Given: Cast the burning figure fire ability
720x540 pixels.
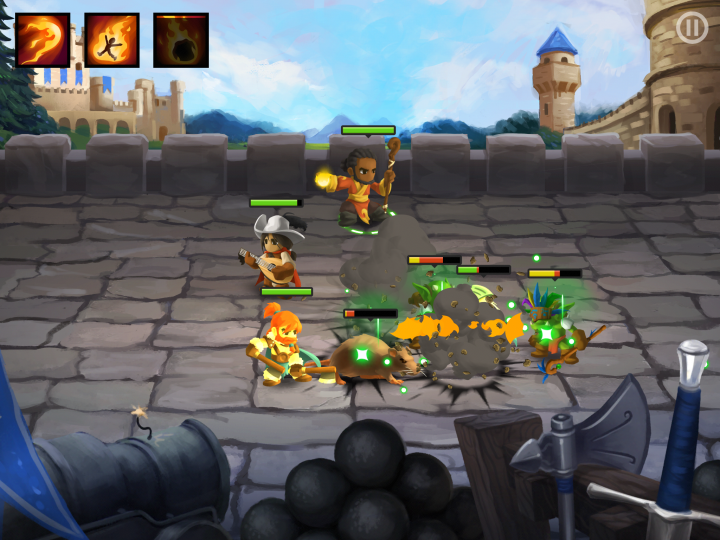Looking at the screenshot, I should point(111,40).
